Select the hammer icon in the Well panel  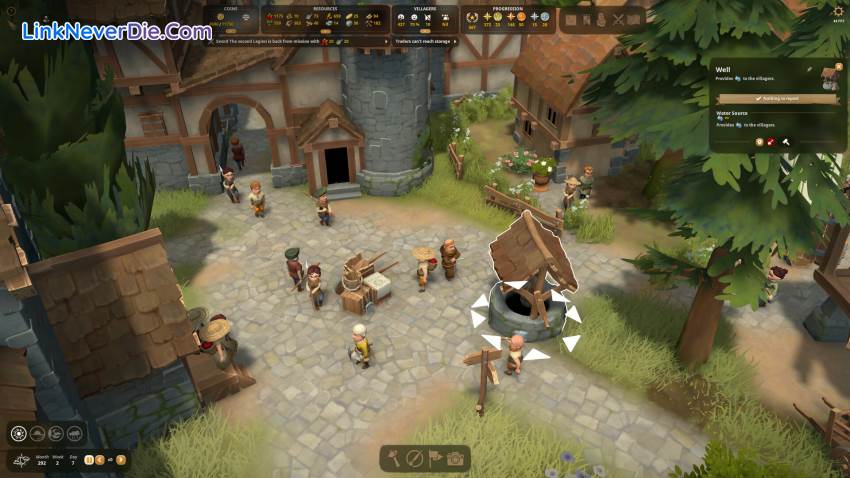coord(787,141)
